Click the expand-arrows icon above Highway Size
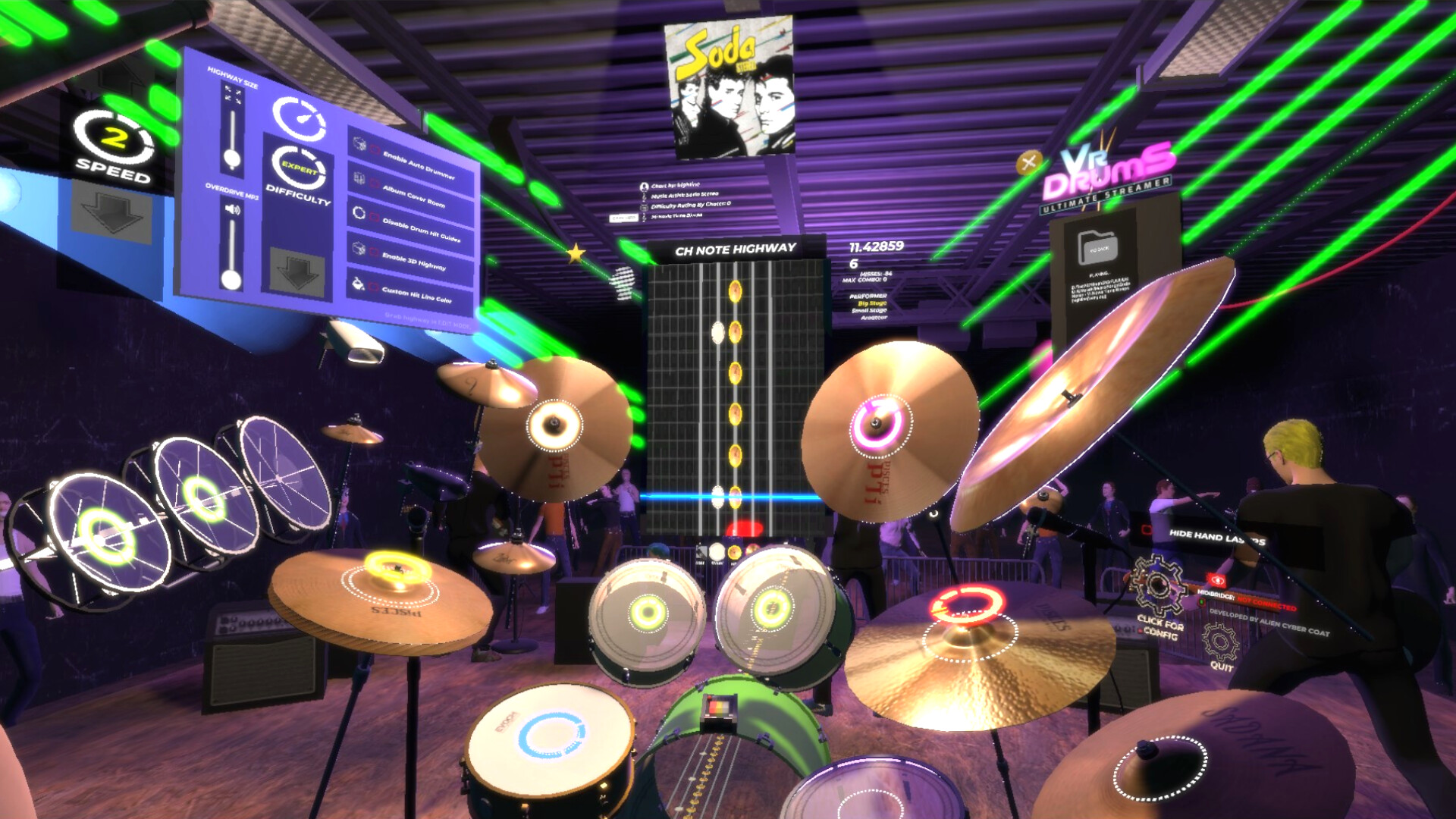The image size is (1456, 819). tap(233, 93)
